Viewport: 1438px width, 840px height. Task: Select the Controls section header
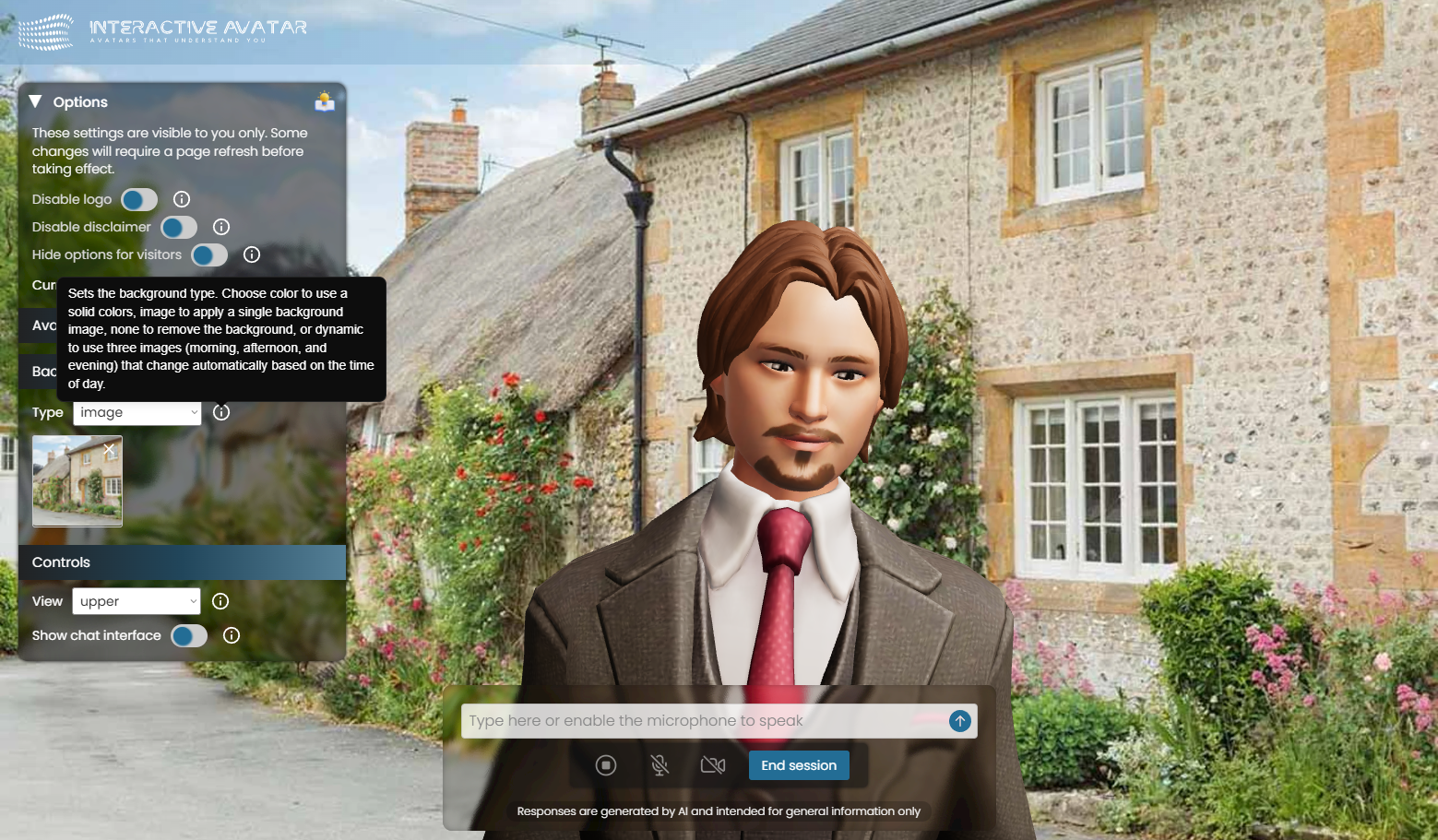(x=61, y=562)
